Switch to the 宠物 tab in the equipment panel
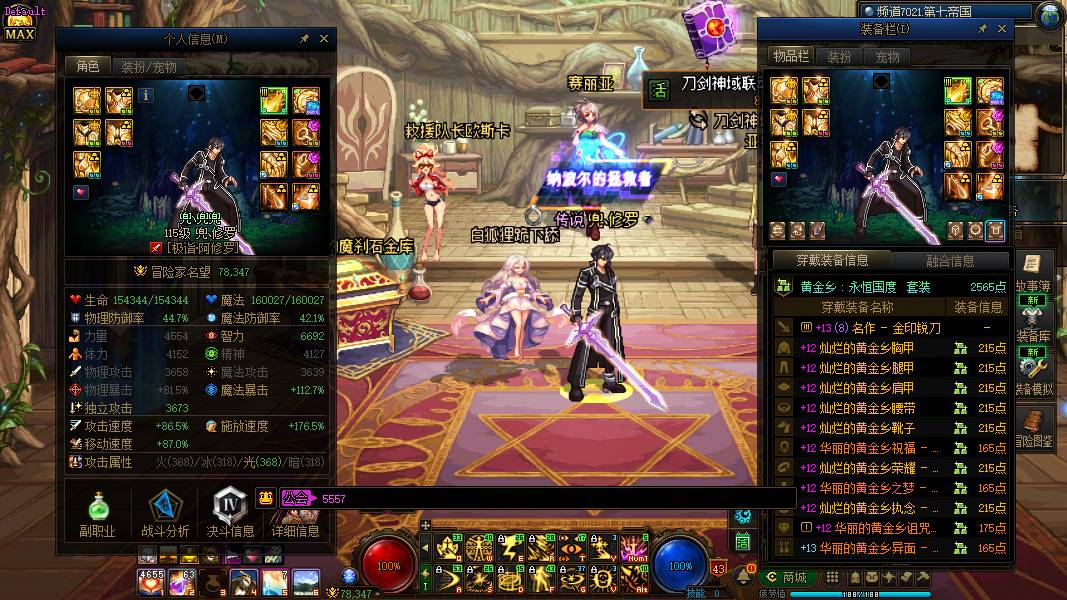Image resolution: width=1067 pixels, height=600 pixels. (887, 57)
